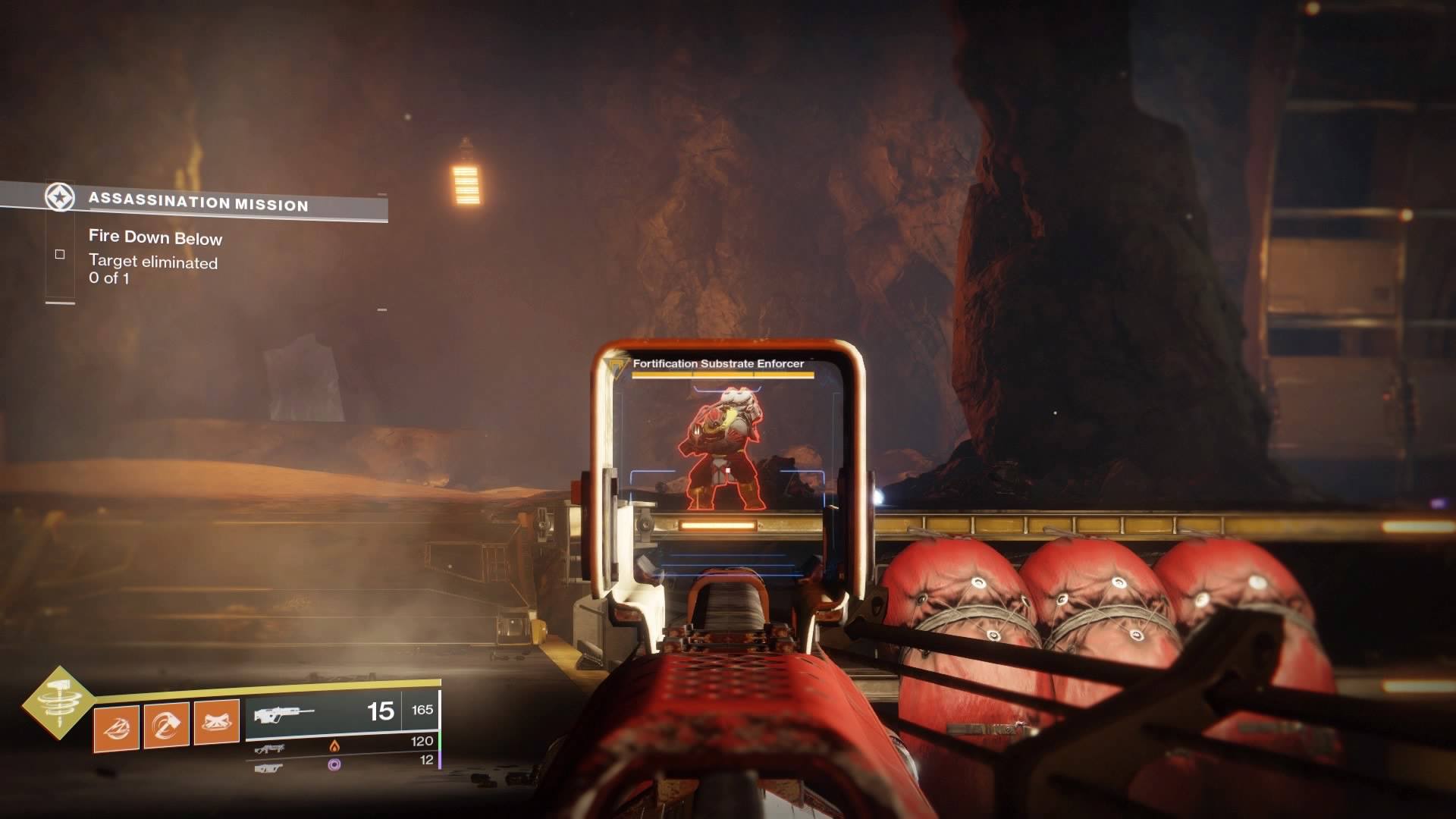Screen dimensions: 1456x819
Task: Select the equipped rifle weapon slot
Action: click(341, 713)
